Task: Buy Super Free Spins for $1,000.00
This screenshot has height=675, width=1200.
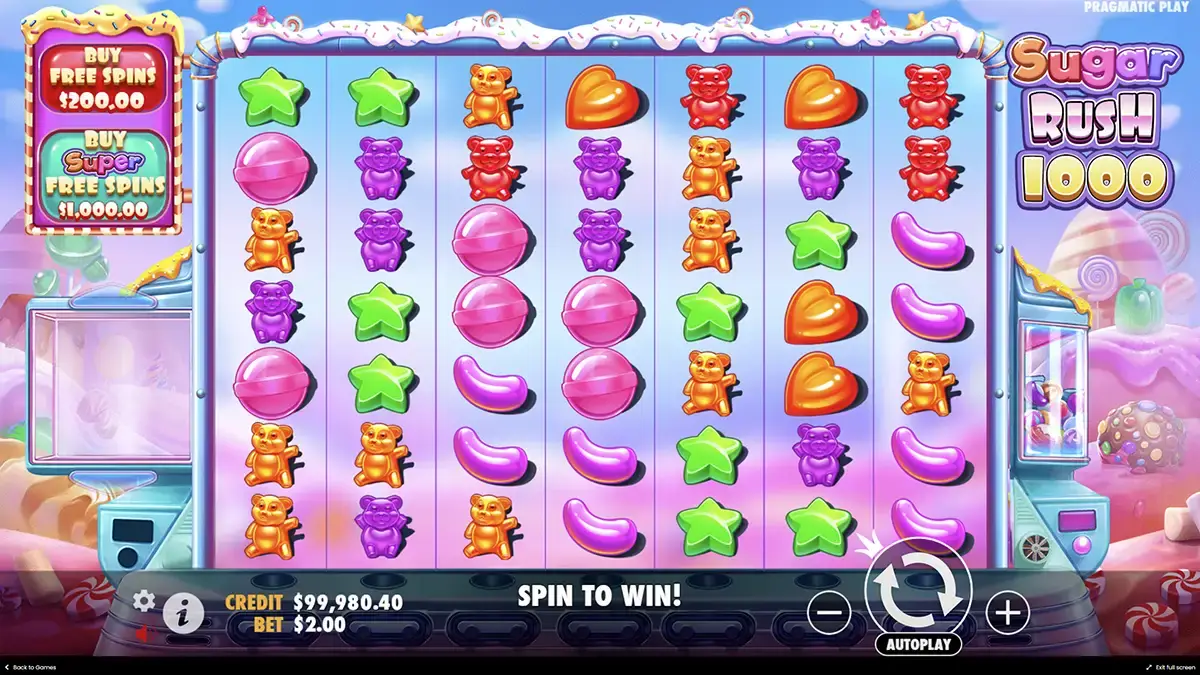Action: (x=103, y=175)
